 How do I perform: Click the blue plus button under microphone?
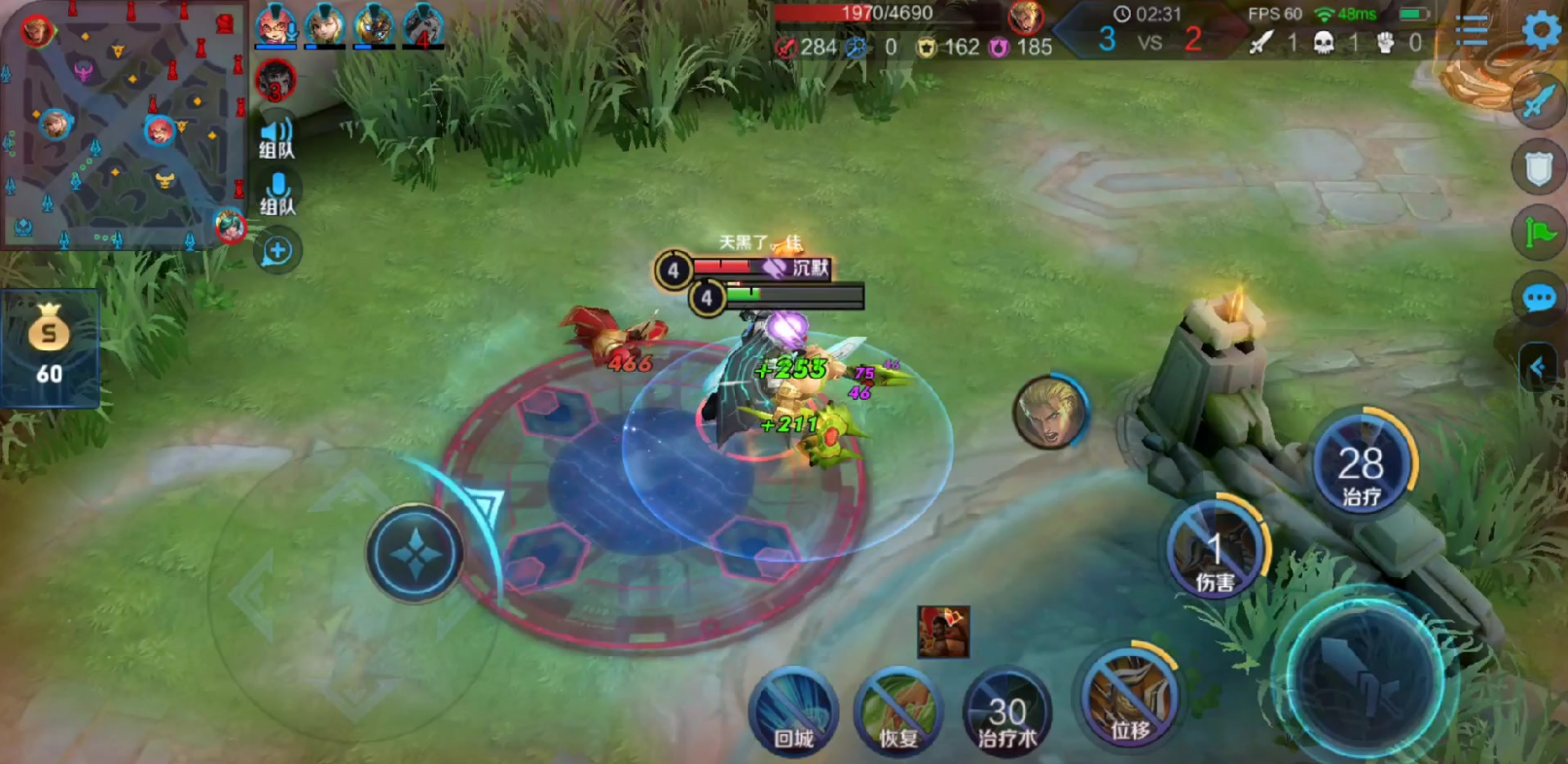[277, 251]
